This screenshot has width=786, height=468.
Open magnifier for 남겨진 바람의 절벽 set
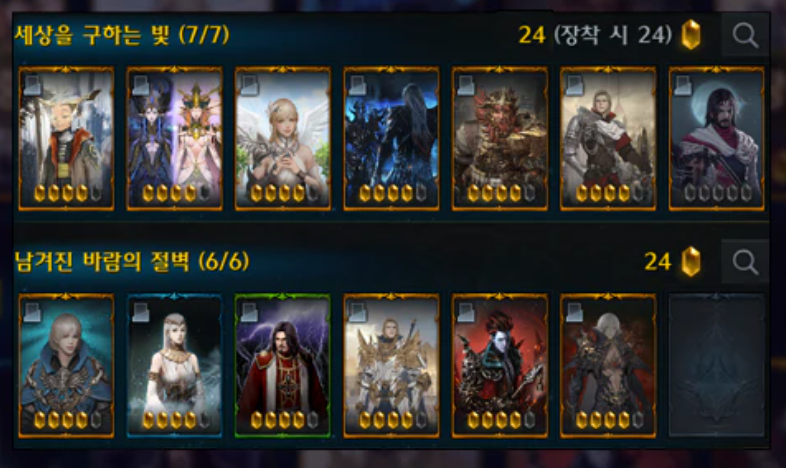pos(745,262)
